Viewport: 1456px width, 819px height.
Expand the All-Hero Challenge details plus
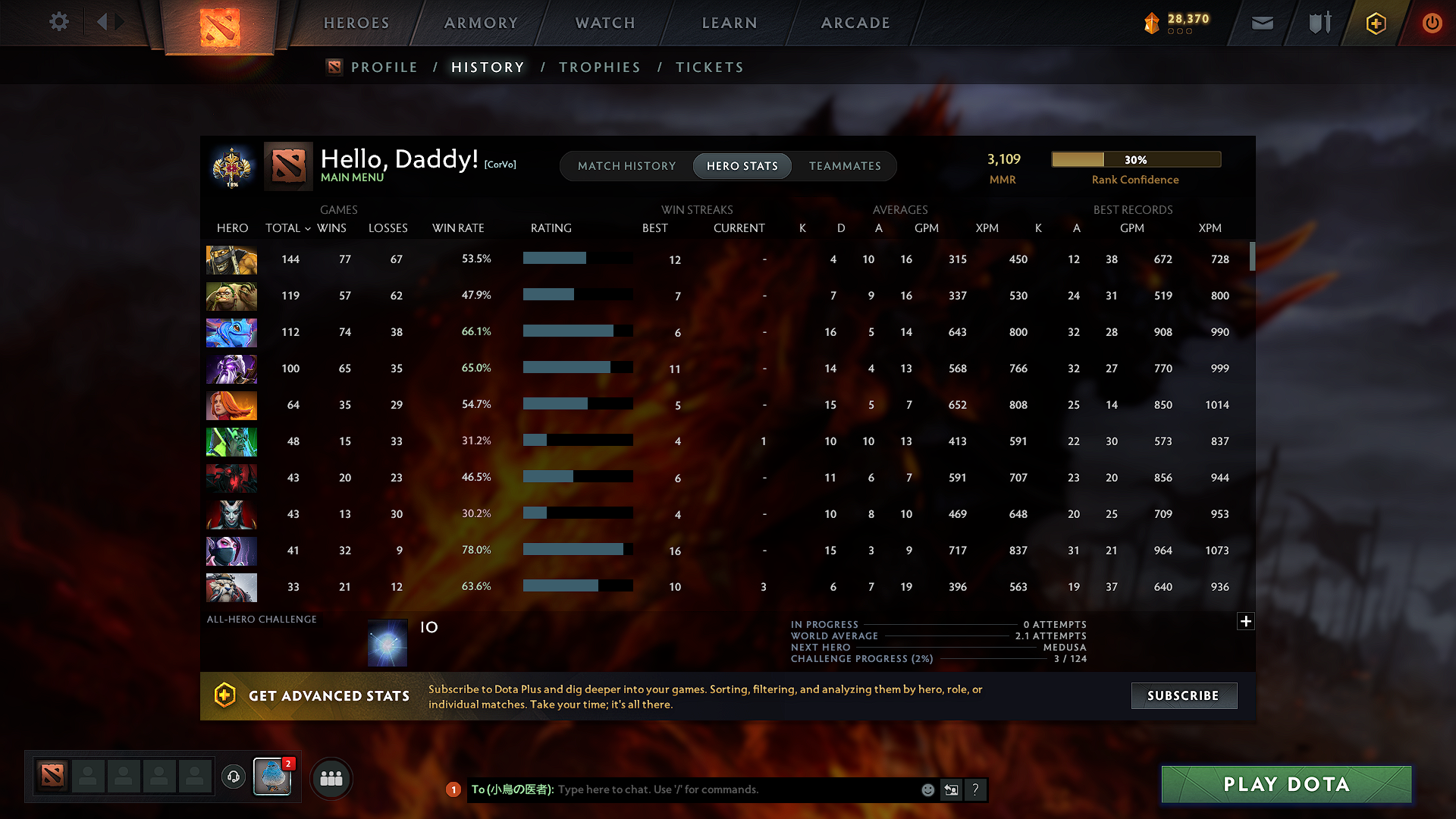pos(1245,621)
